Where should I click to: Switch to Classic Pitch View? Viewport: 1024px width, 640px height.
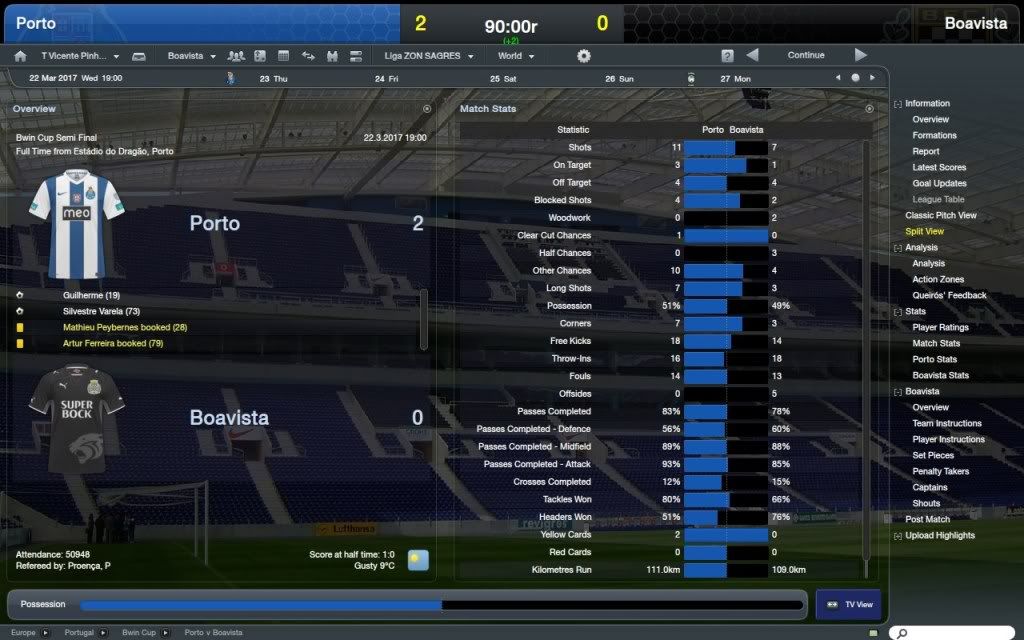pos(940,215)
